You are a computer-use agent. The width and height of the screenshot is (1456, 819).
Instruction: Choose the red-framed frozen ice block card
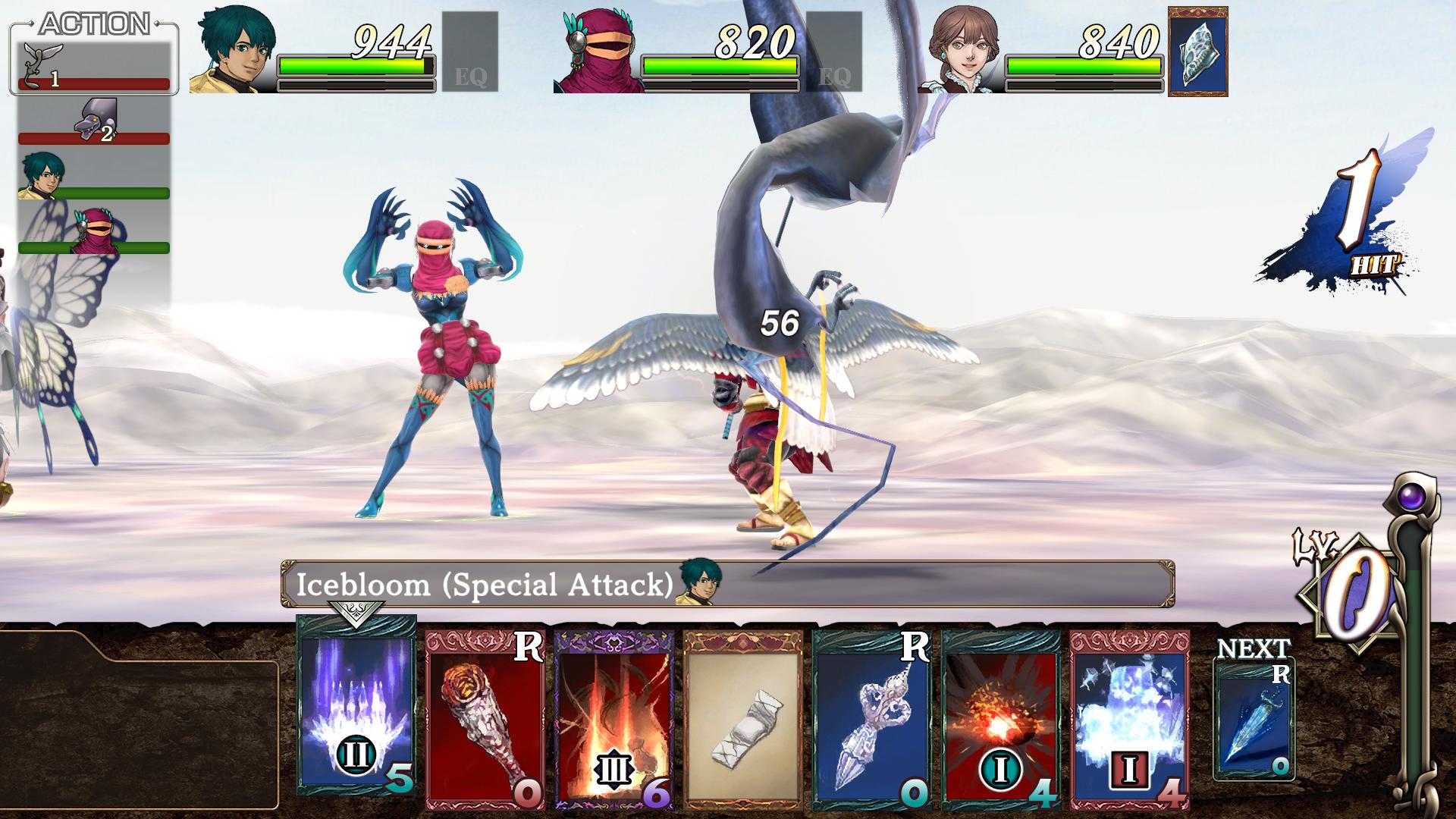[1129, 719]
